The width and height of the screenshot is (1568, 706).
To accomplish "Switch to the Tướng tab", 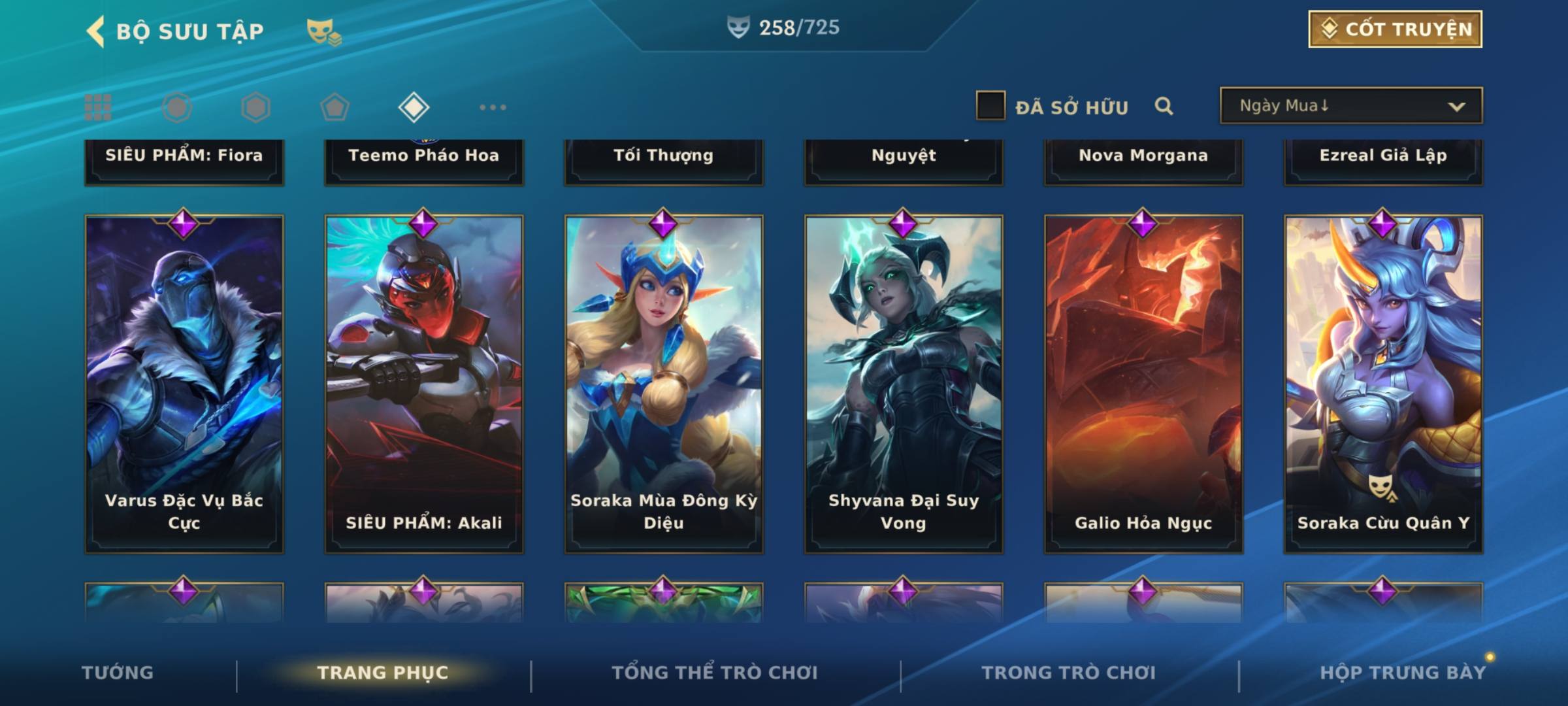I will tap(118, 673).
